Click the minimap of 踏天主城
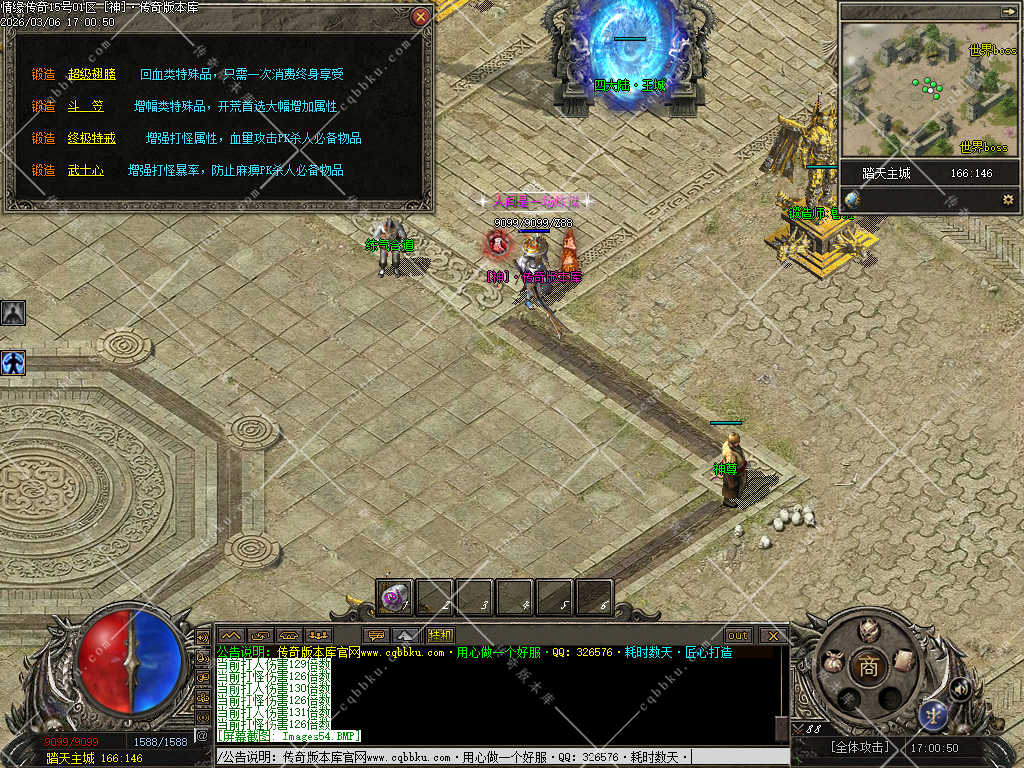The height and width of the screenshot is (768, 1024). point(927,89)
